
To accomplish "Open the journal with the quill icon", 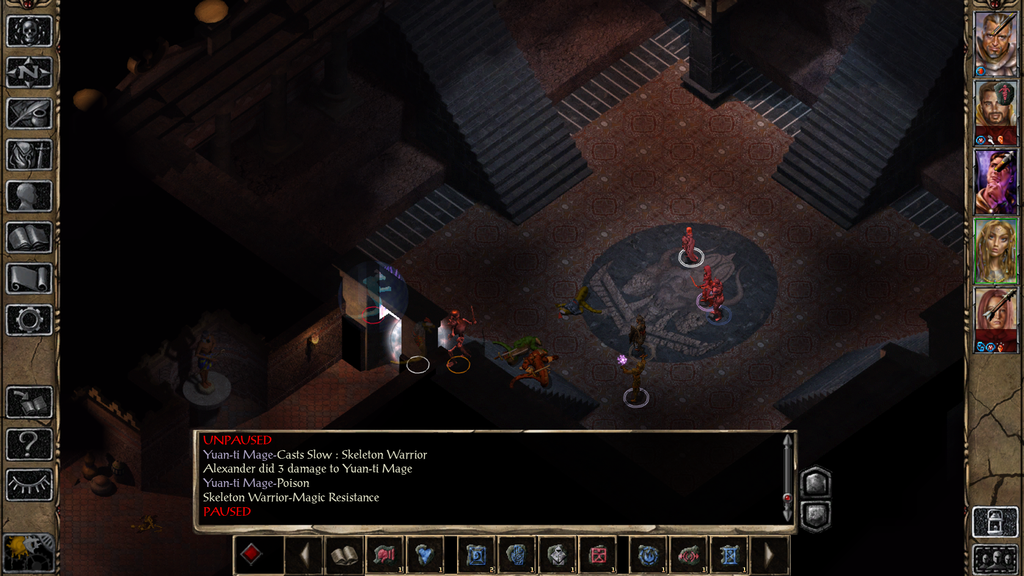I will [29, 113].
